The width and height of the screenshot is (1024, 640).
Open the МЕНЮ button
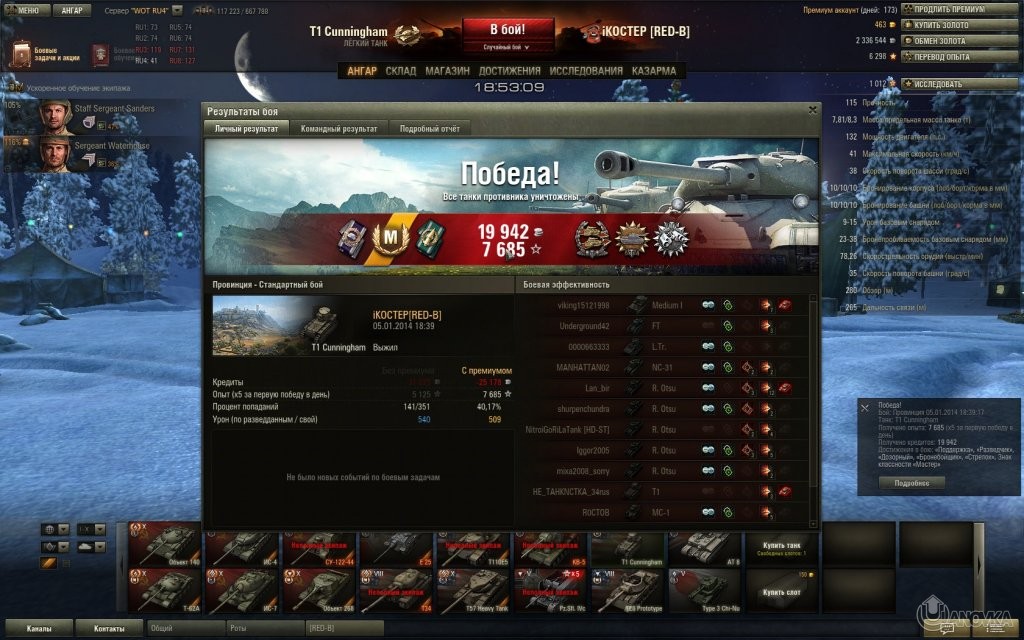click(24, 10)
